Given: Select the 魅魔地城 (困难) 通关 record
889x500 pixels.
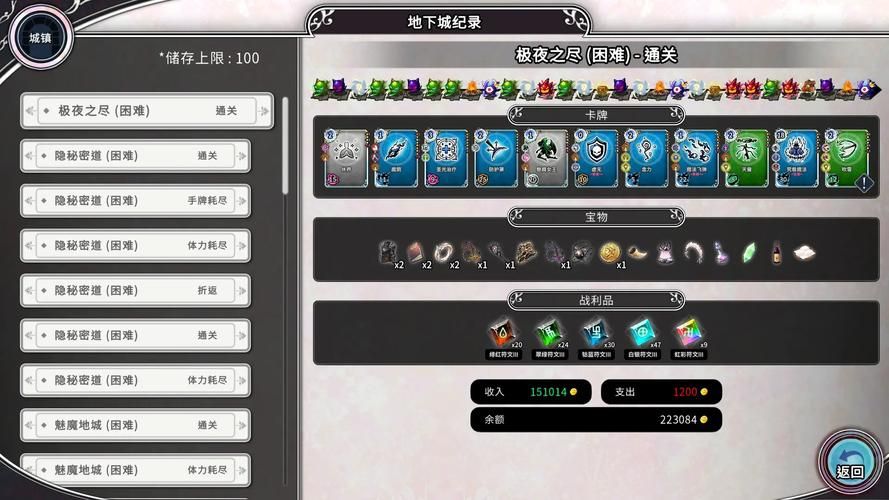Looking at the screenshot, I should (x=135, y=425).
